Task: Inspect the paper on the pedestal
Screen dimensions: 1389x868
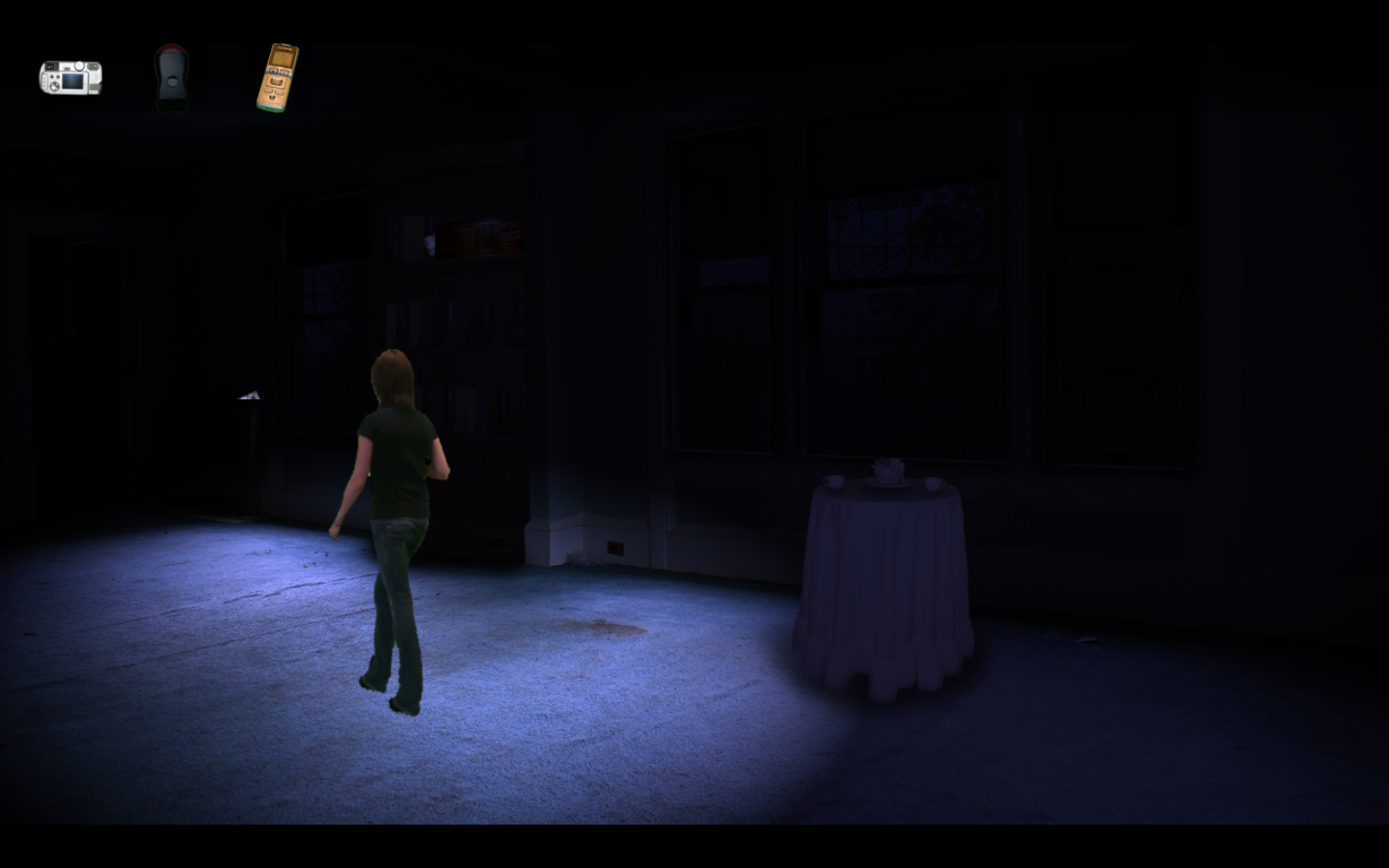Action: [x=249, y=395]
